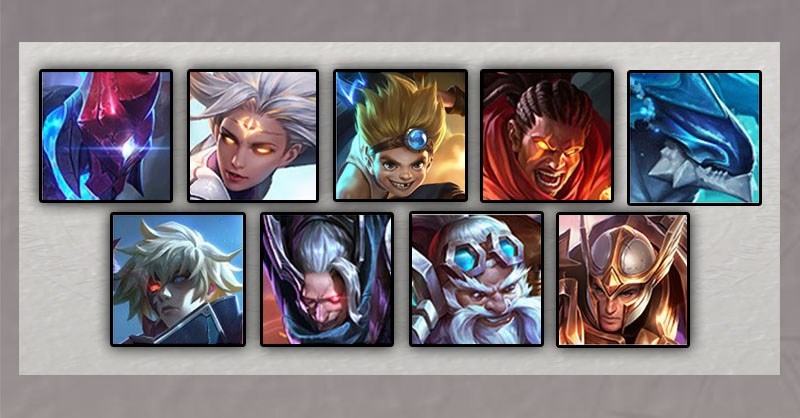The width and height of the screenshot is (800, 418).
Task: Pick the golden-helmeted knight portrait
Action: click(622, 279)
